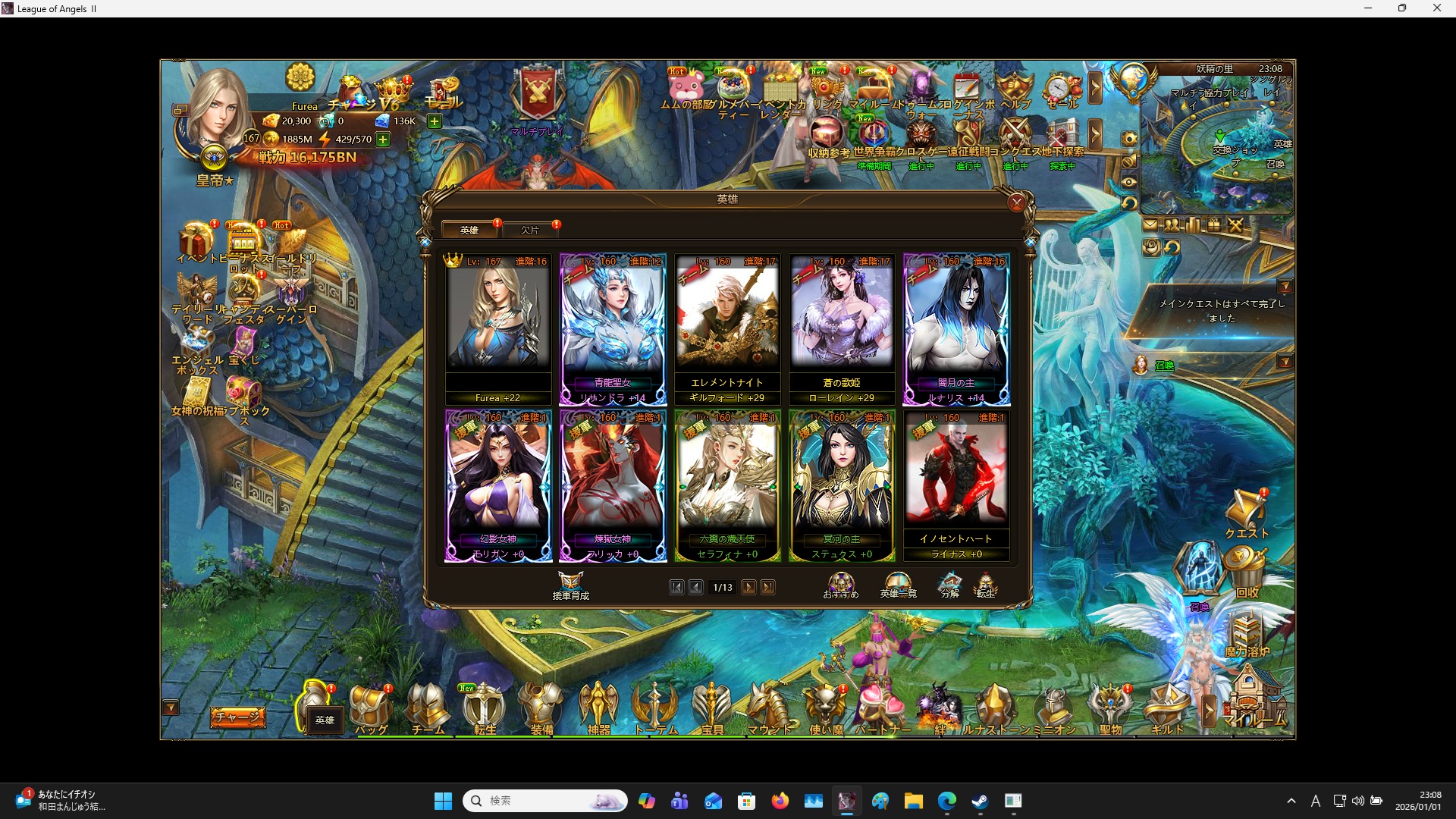Switch to the 欠片 fragment tab
The height and width of the screenshot is (819, 1456).
pyautogui.click(x=531, y=230)
